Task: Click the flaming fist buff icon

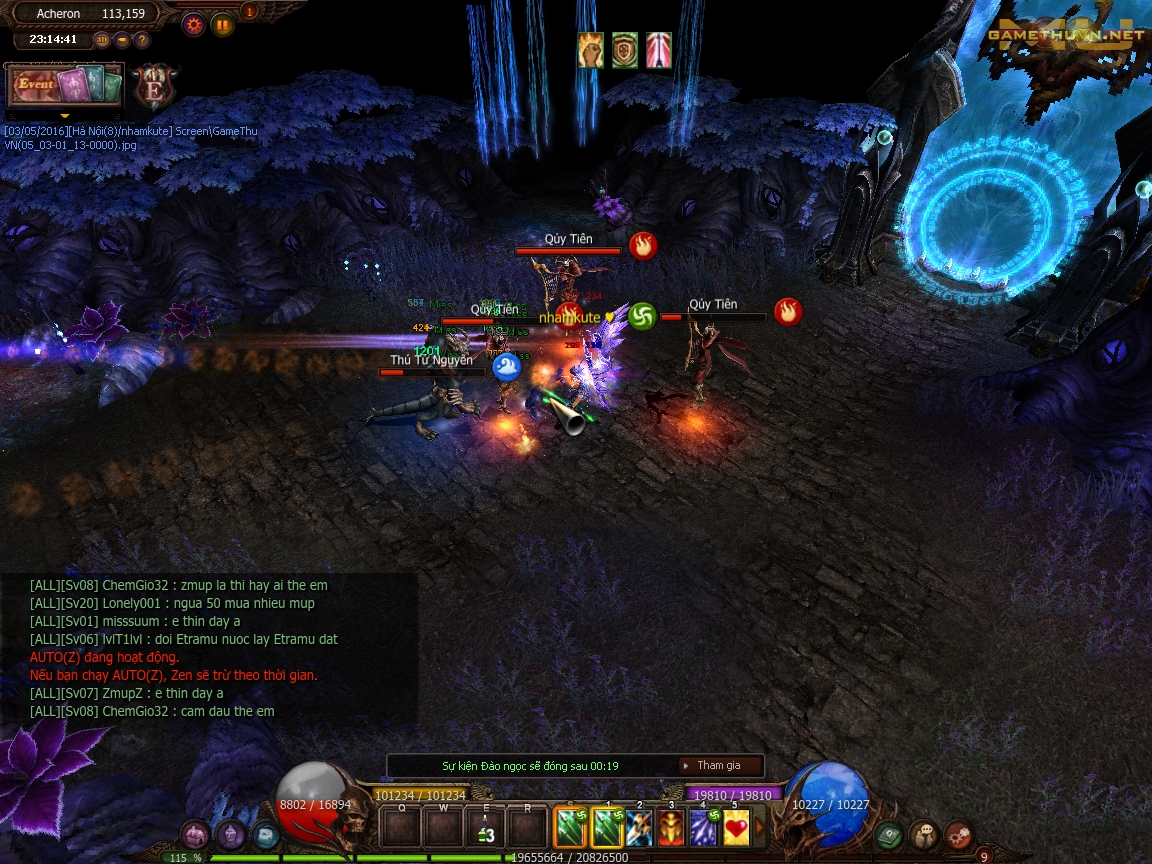Action: pos(590,50)
